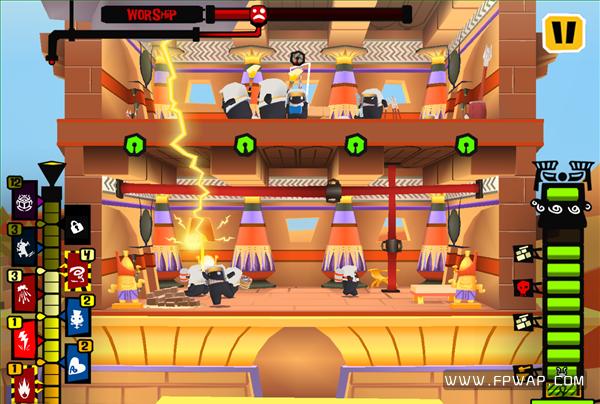Cast the red rain shower power
The image size is (600, 404).
pyautogui.click(x=23, y=293)
